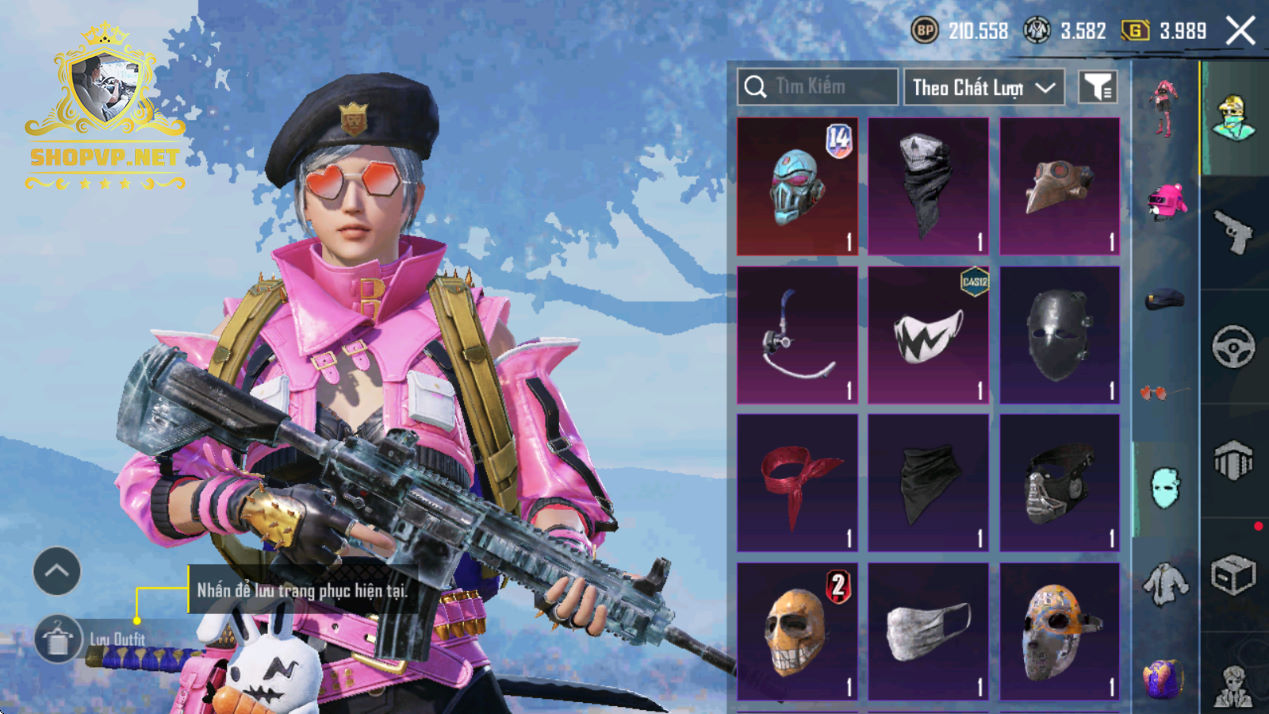Choose the white surgical face mask
The image size is (1269, 714).
pyautogui.click(x=928, y=631)
